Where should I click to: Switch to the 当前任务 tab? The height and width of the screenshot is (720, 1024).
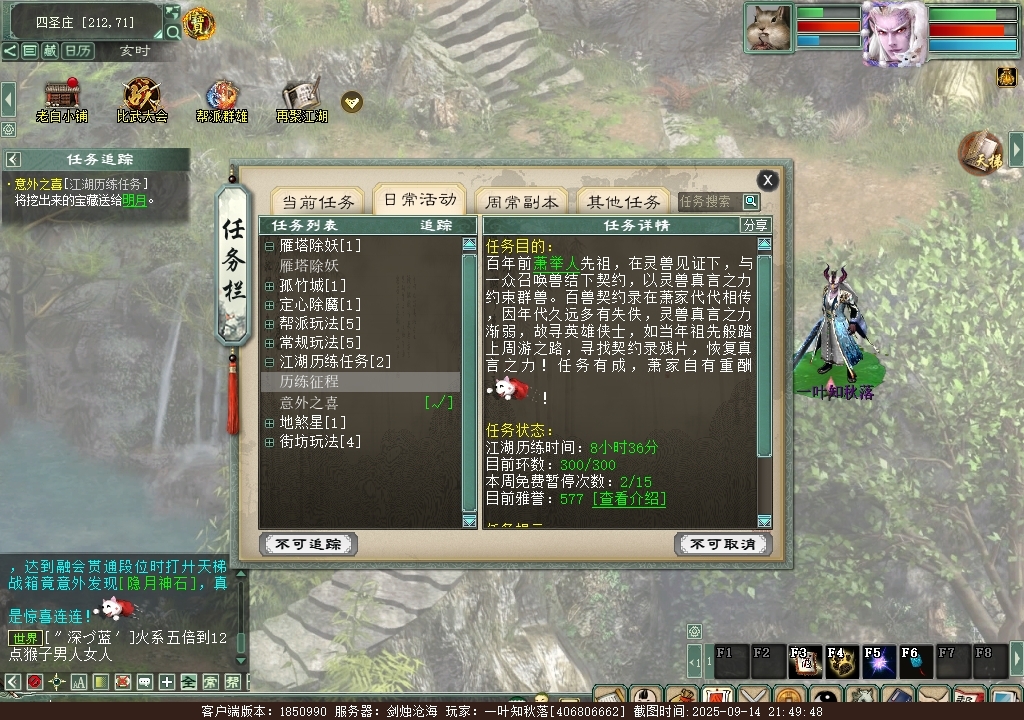click(x=317, y=201)
